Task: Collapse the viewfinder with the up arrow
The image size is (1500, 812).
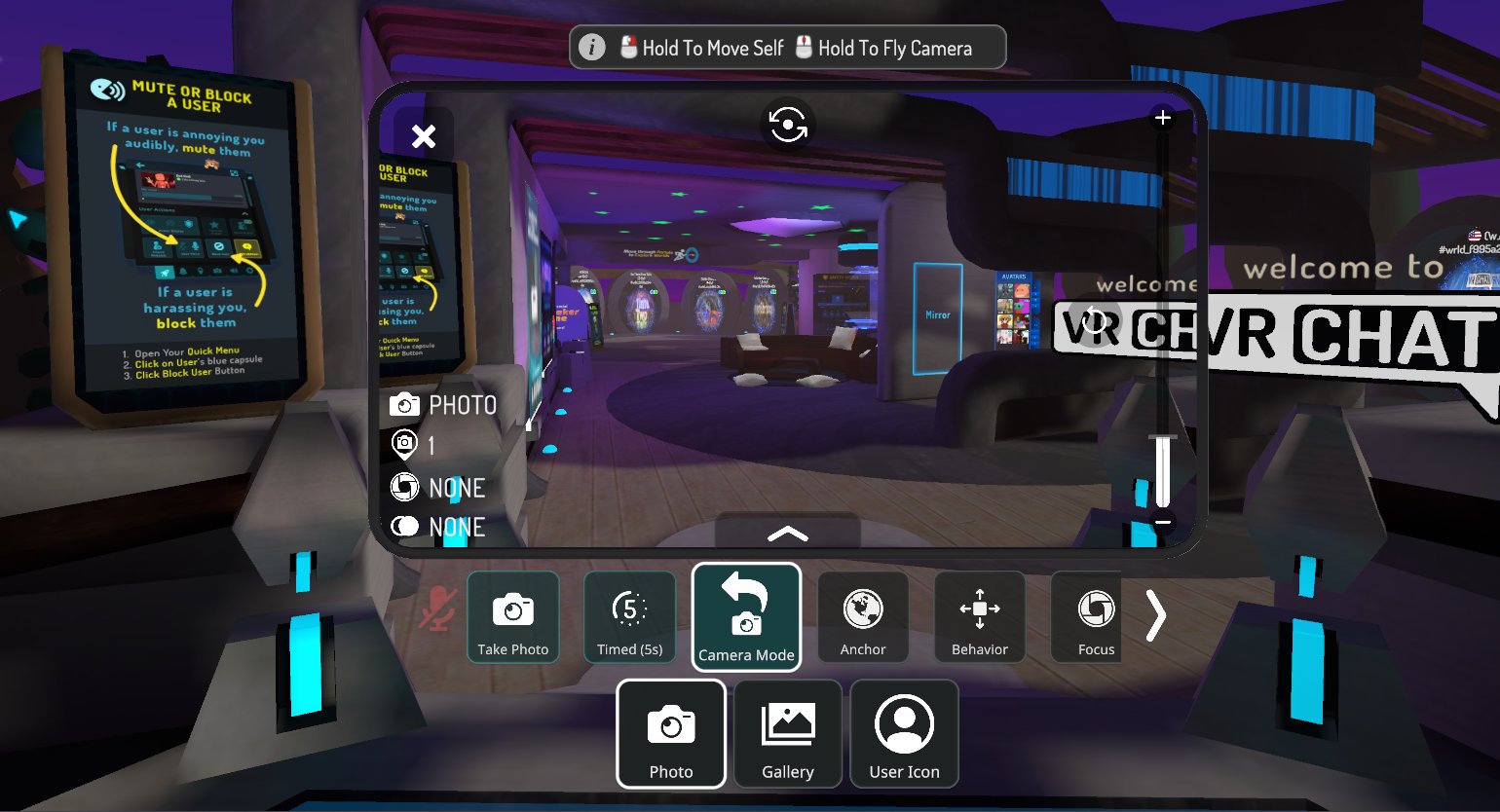Action: click(x=787, y=534)
